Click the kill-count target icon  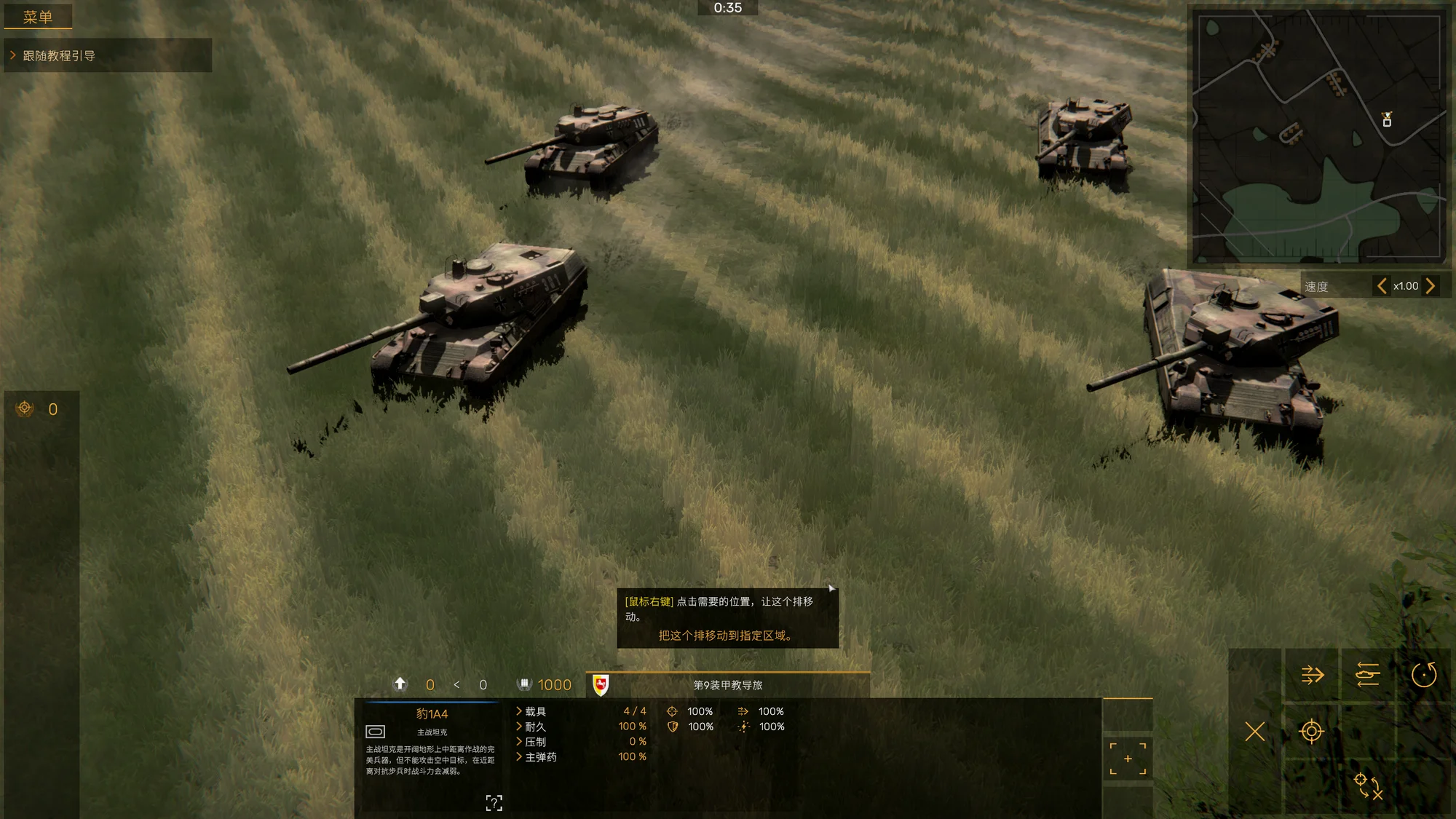pyautogui.click(x=25, y=408)
